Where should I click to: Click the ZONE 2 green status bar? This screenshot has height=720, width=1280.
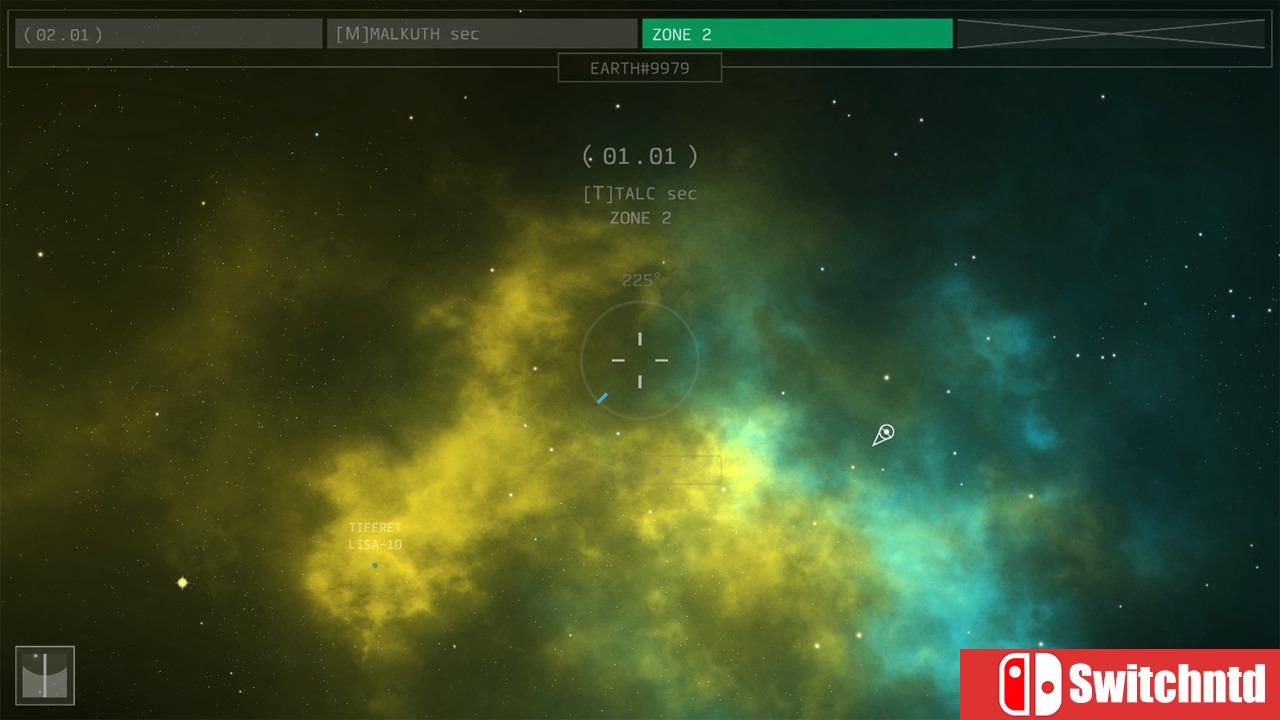(x=797, y=33)
